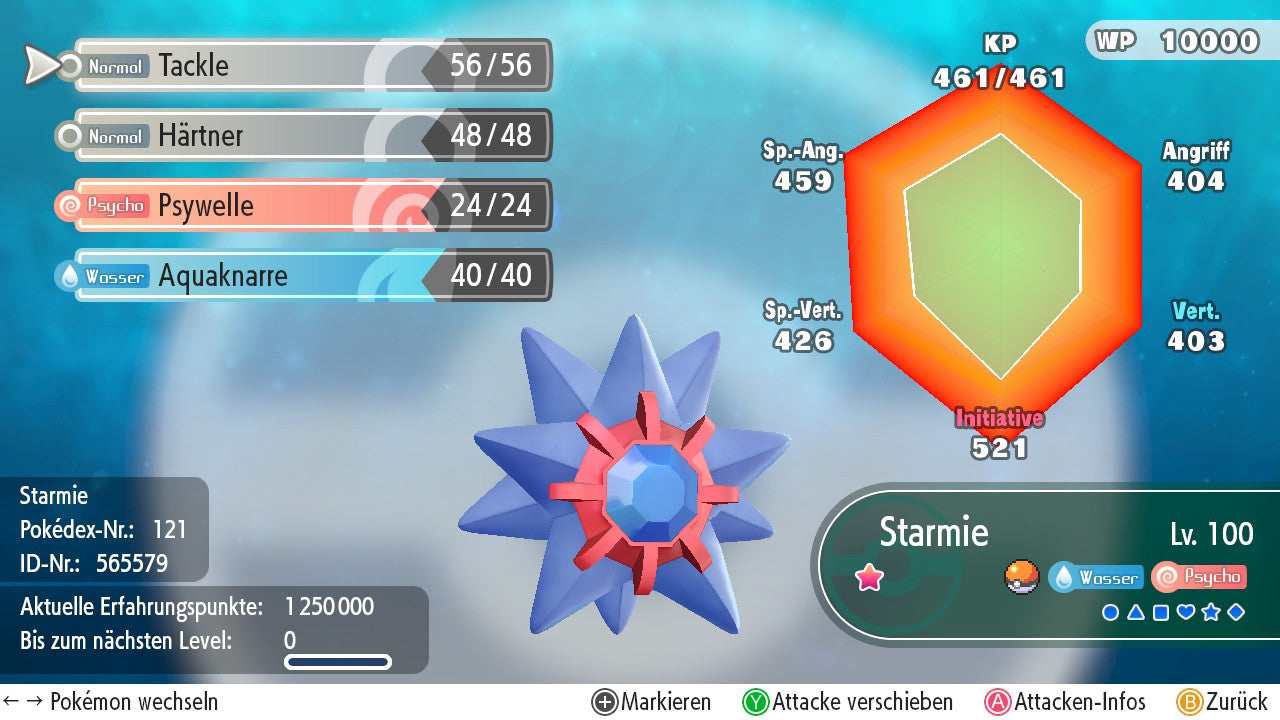The image size is (1280, 720).
Task: Activate Attacke verschieben in bottom bar
Action: (848, 702)
